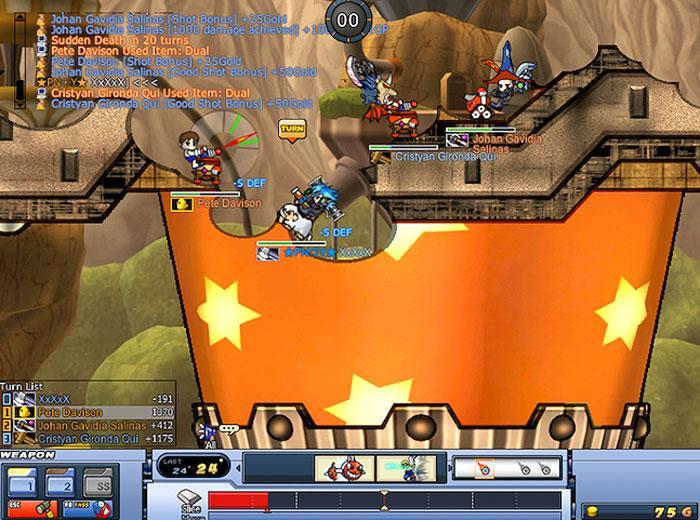Click the Slice Mode toggle icon
700x520 pixels.
click(x=190, y=499)
